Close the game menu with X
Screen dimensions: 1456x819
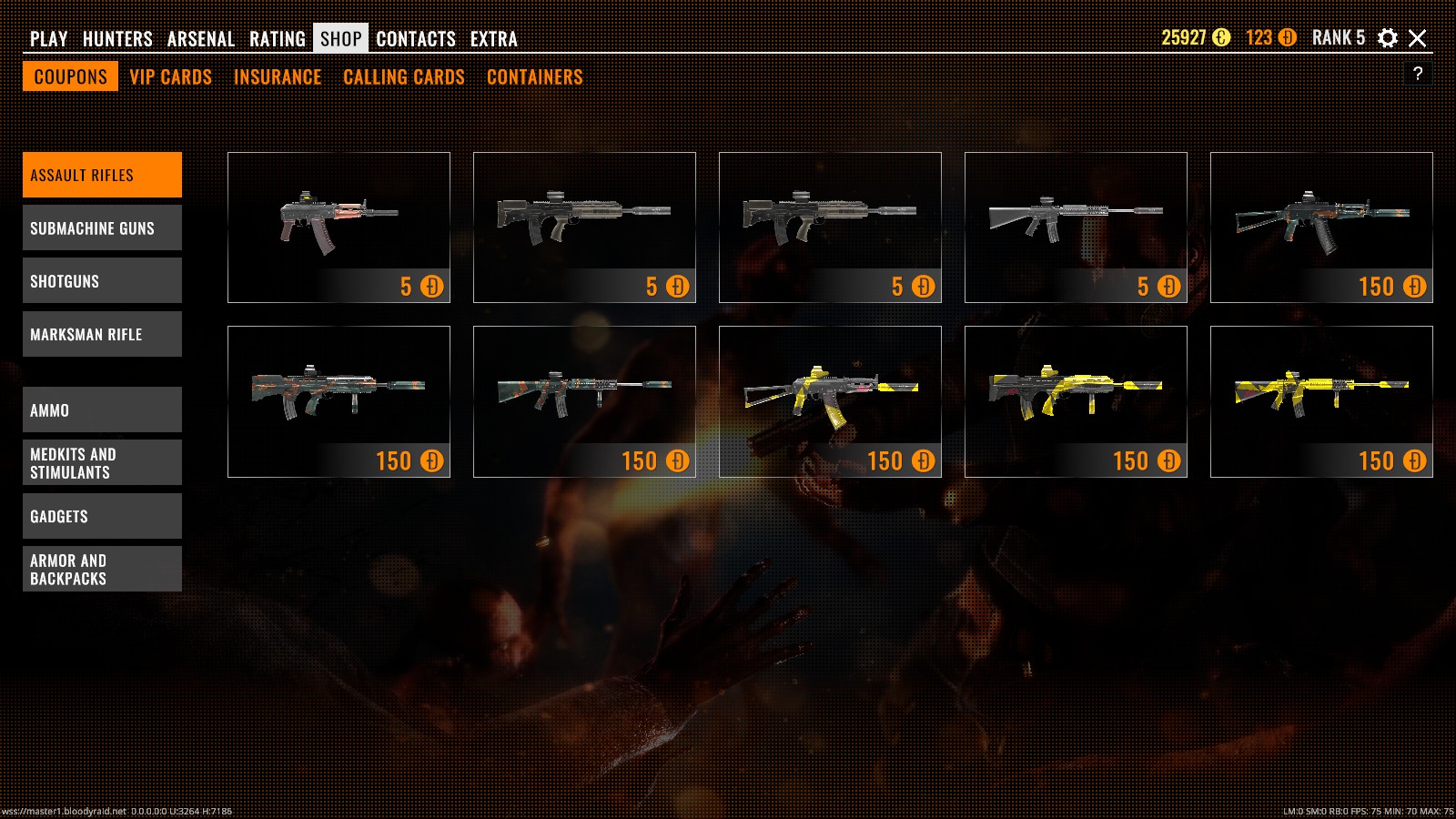1417,38
